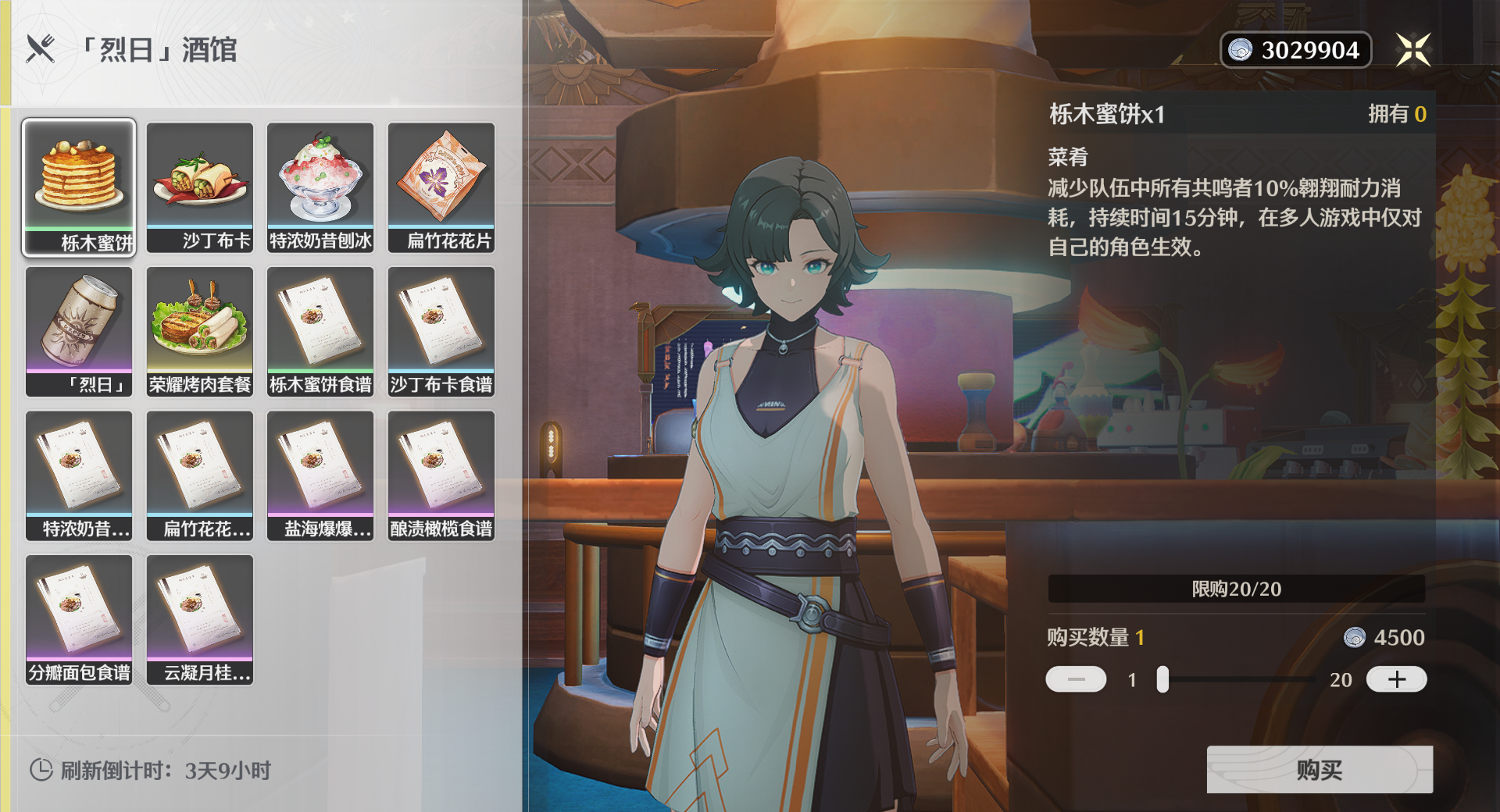
Task: Select the 特浓奶昔刨冰 shaved ice
Action: (x=320, y=187)
